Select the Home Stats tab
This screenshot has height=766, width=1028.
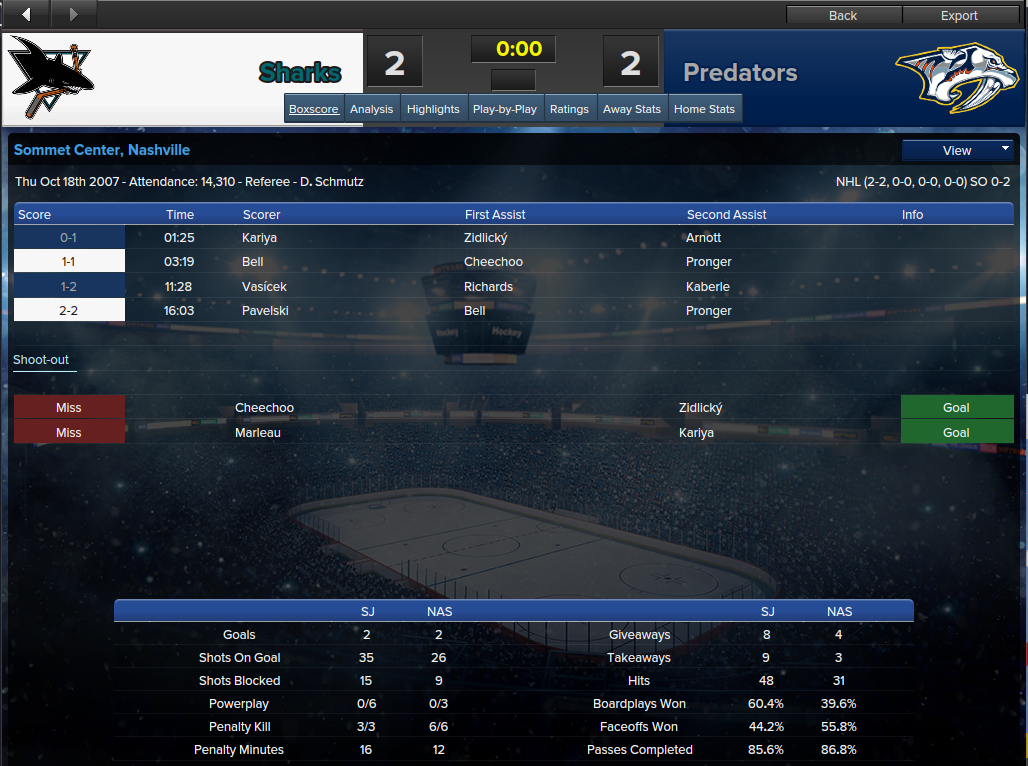tap(704, 109)
